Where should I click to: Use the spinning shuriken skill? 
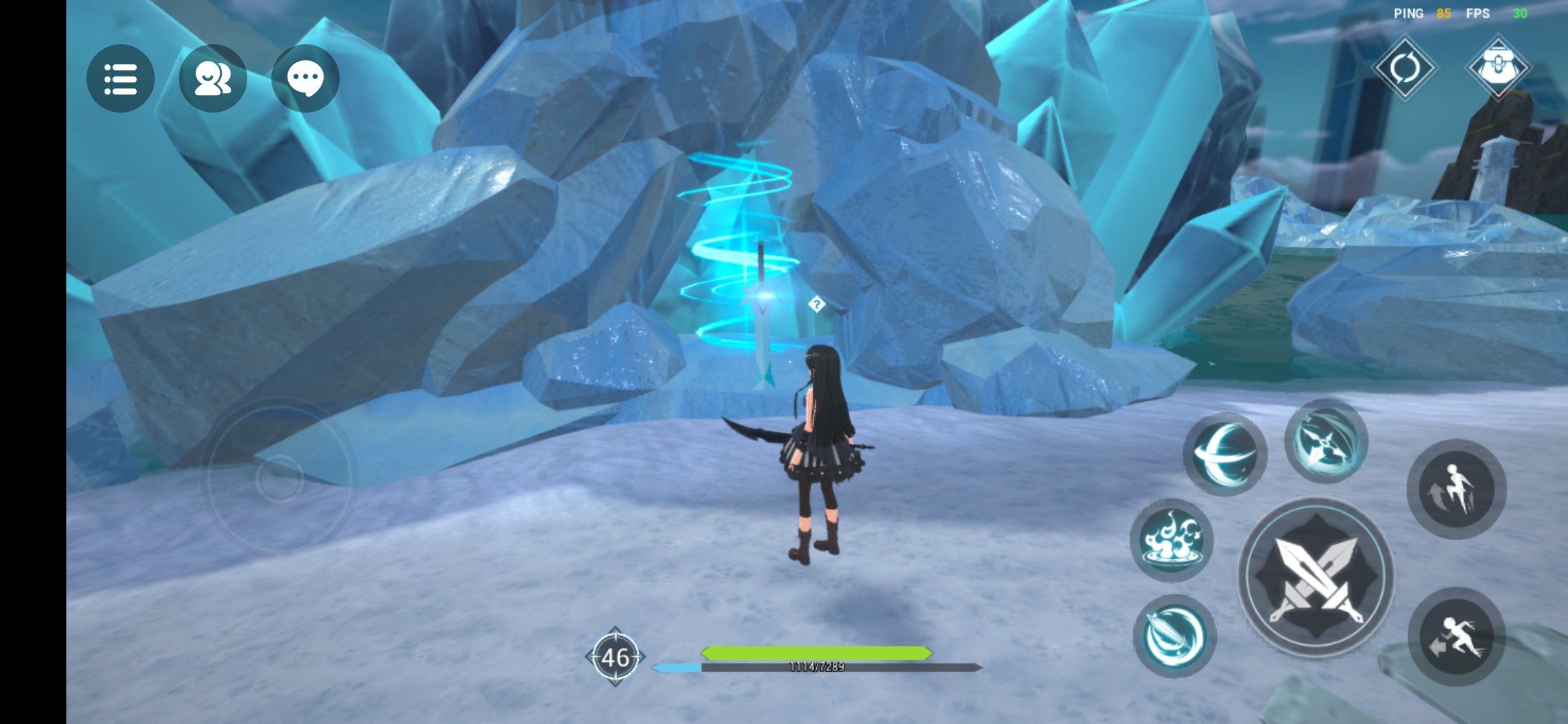[x=1325, y=441]
